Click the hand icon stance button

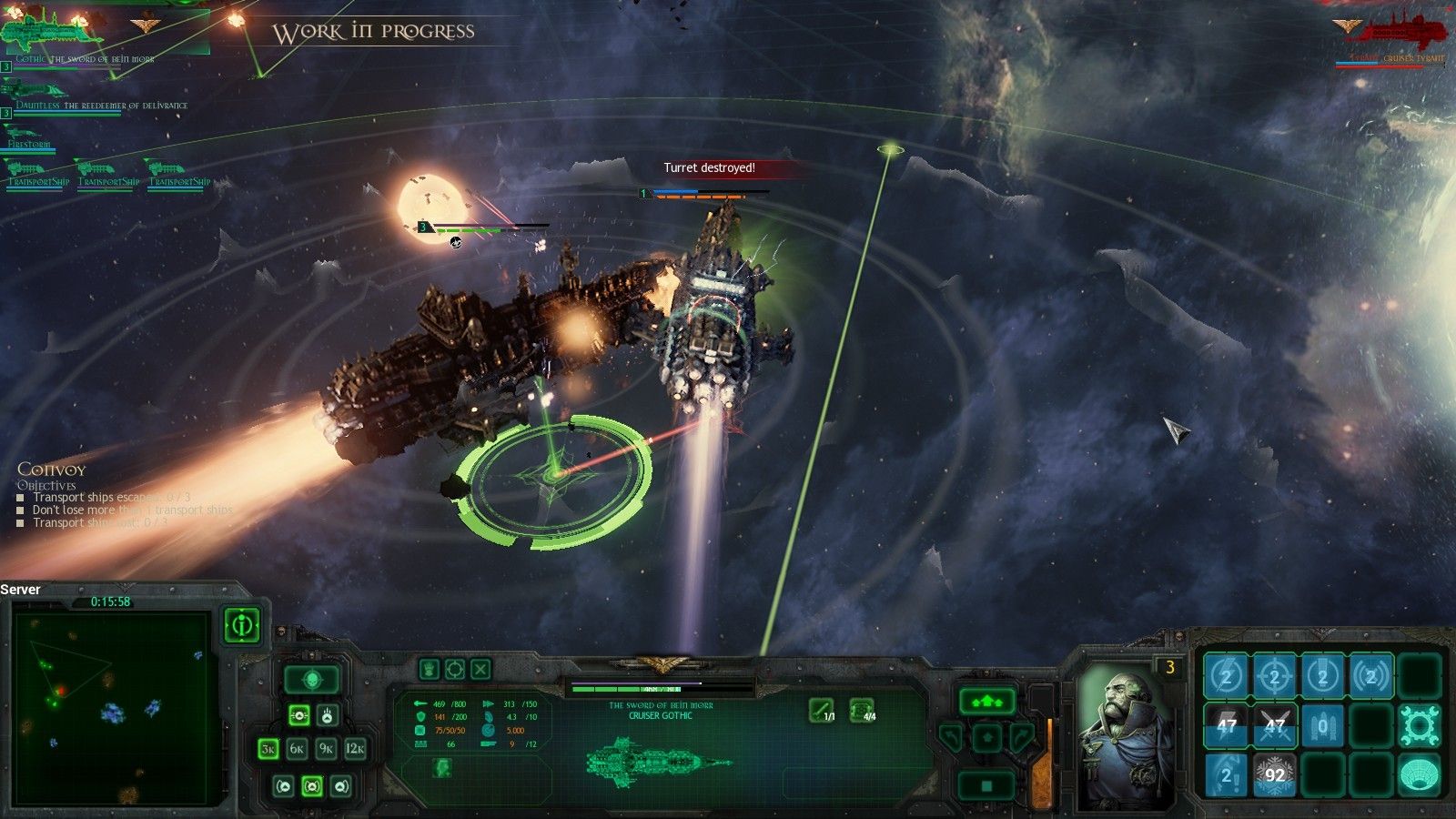pyautogui.click(x=429, y=670)
